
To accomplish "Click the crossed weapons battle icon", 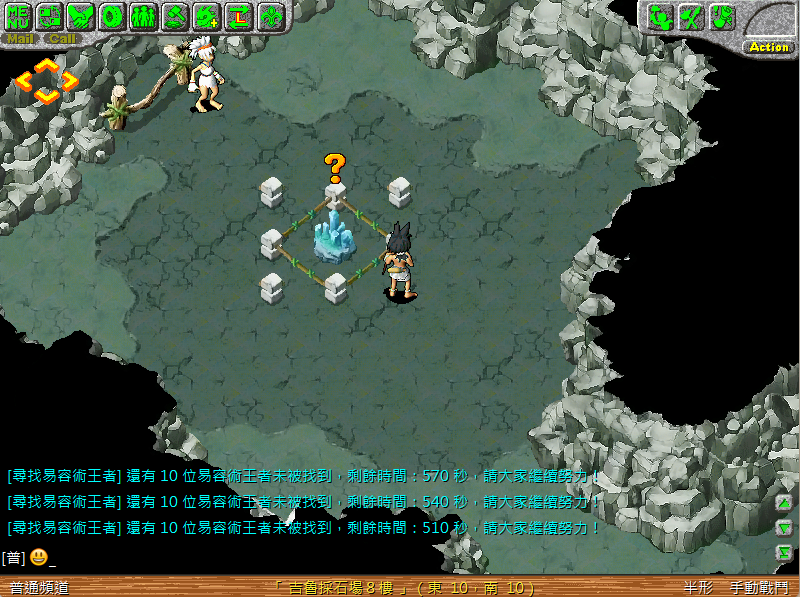I will (690, 16).
